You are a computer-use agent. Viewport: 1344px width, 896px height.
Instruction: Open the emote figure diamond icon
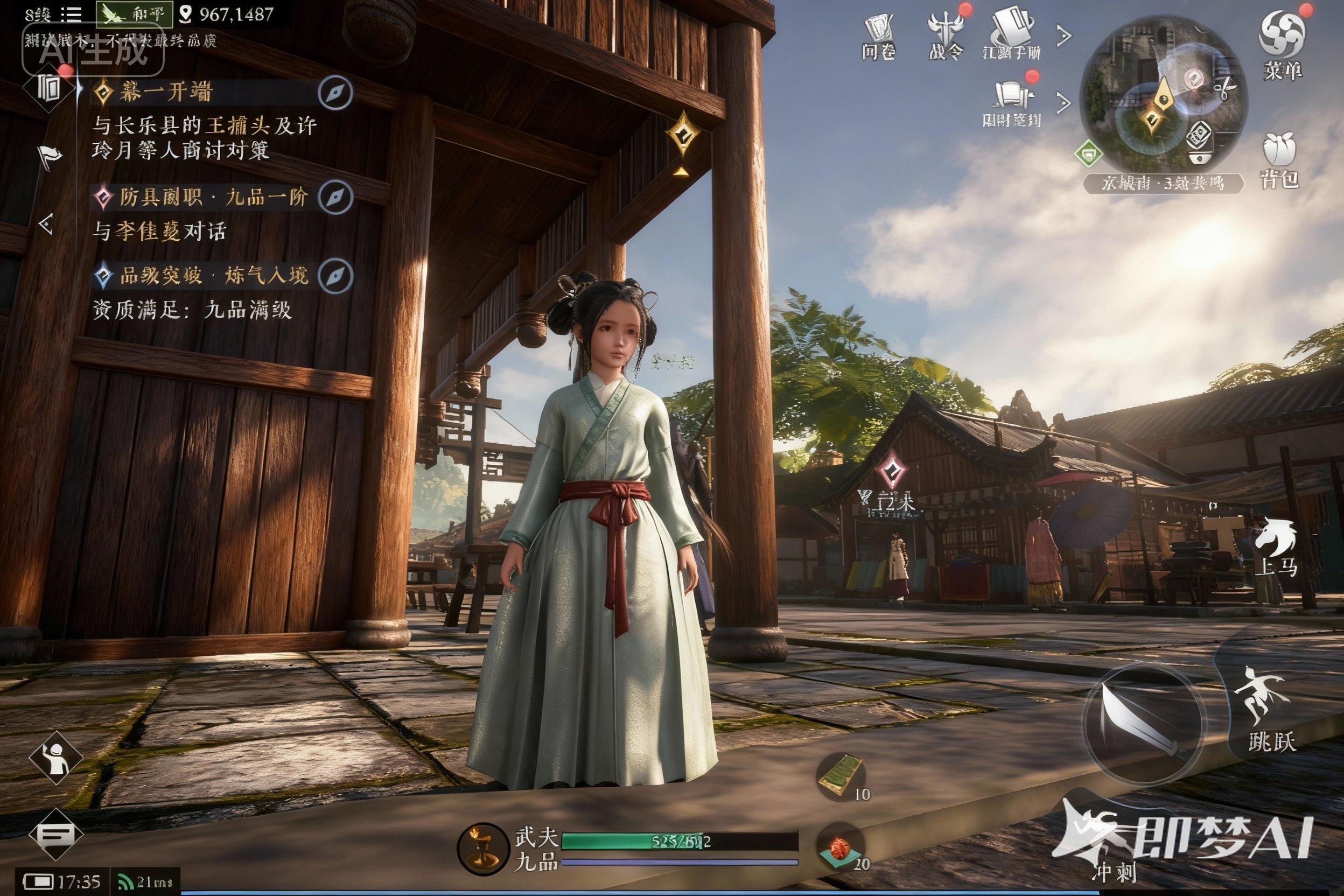point(55,758)
